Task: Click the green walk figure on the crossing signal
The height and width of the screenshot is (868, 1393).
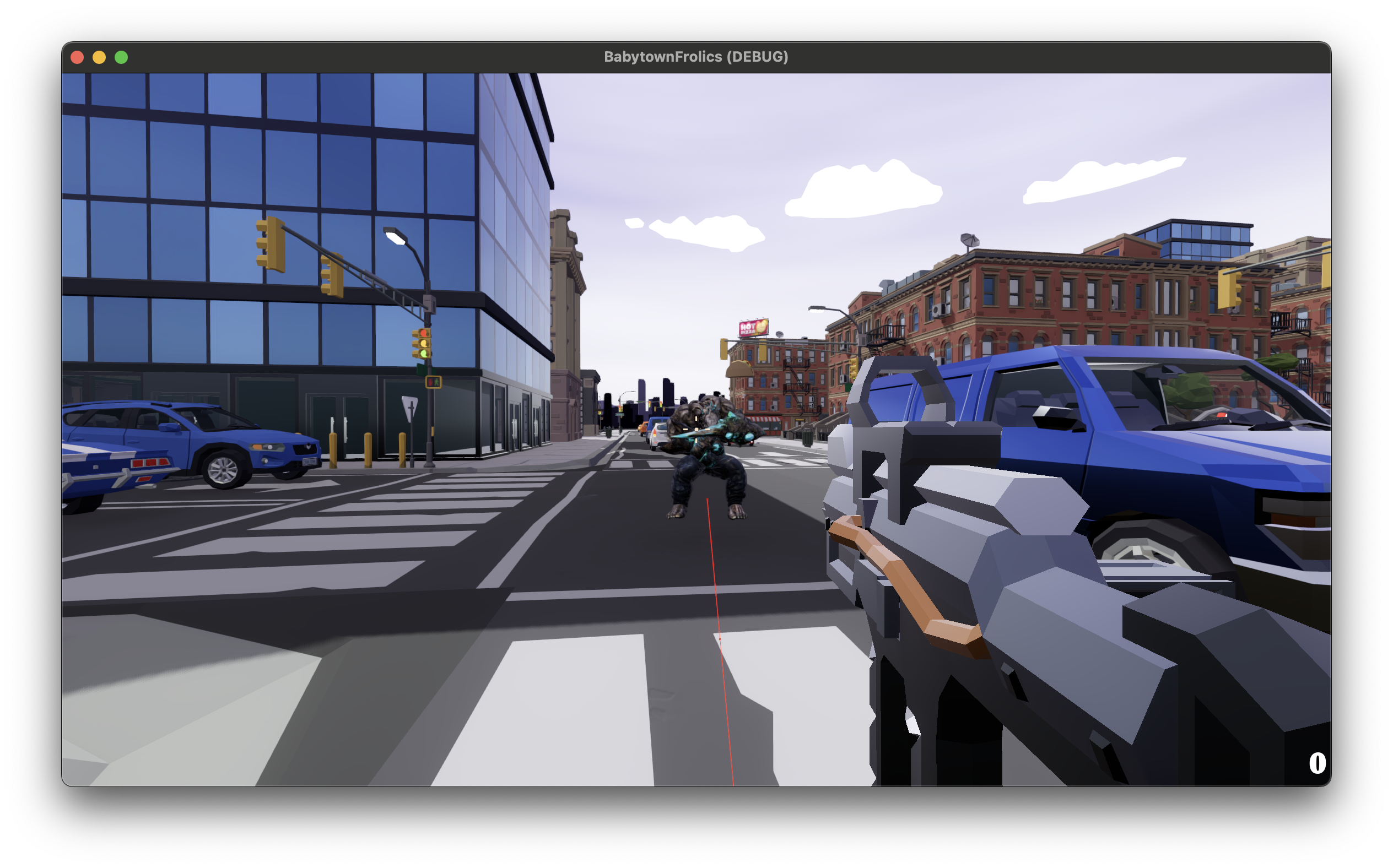Action: coord(437,382)
